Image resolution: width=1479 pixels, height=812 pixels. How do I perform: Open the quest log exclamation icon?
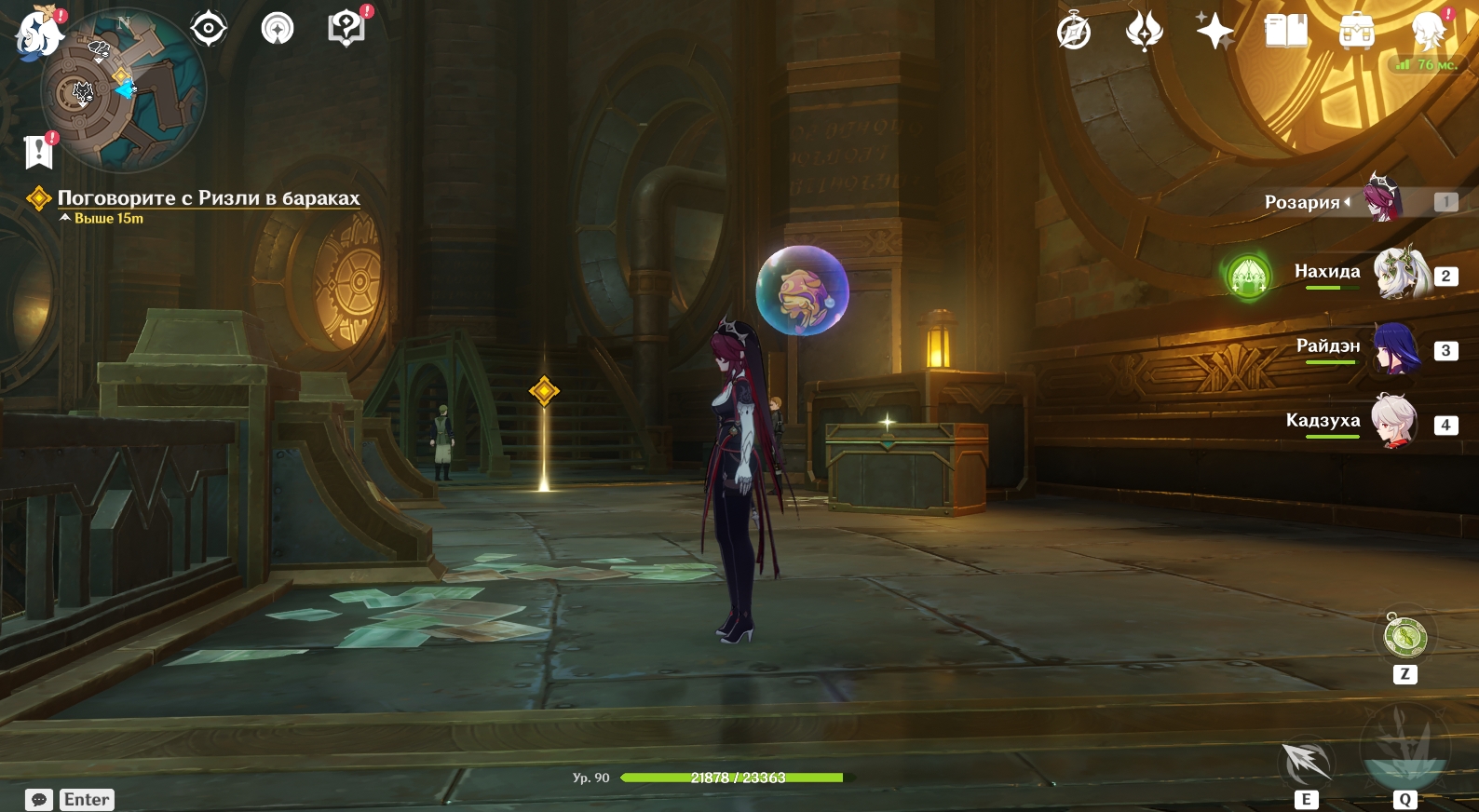point(38,151)
